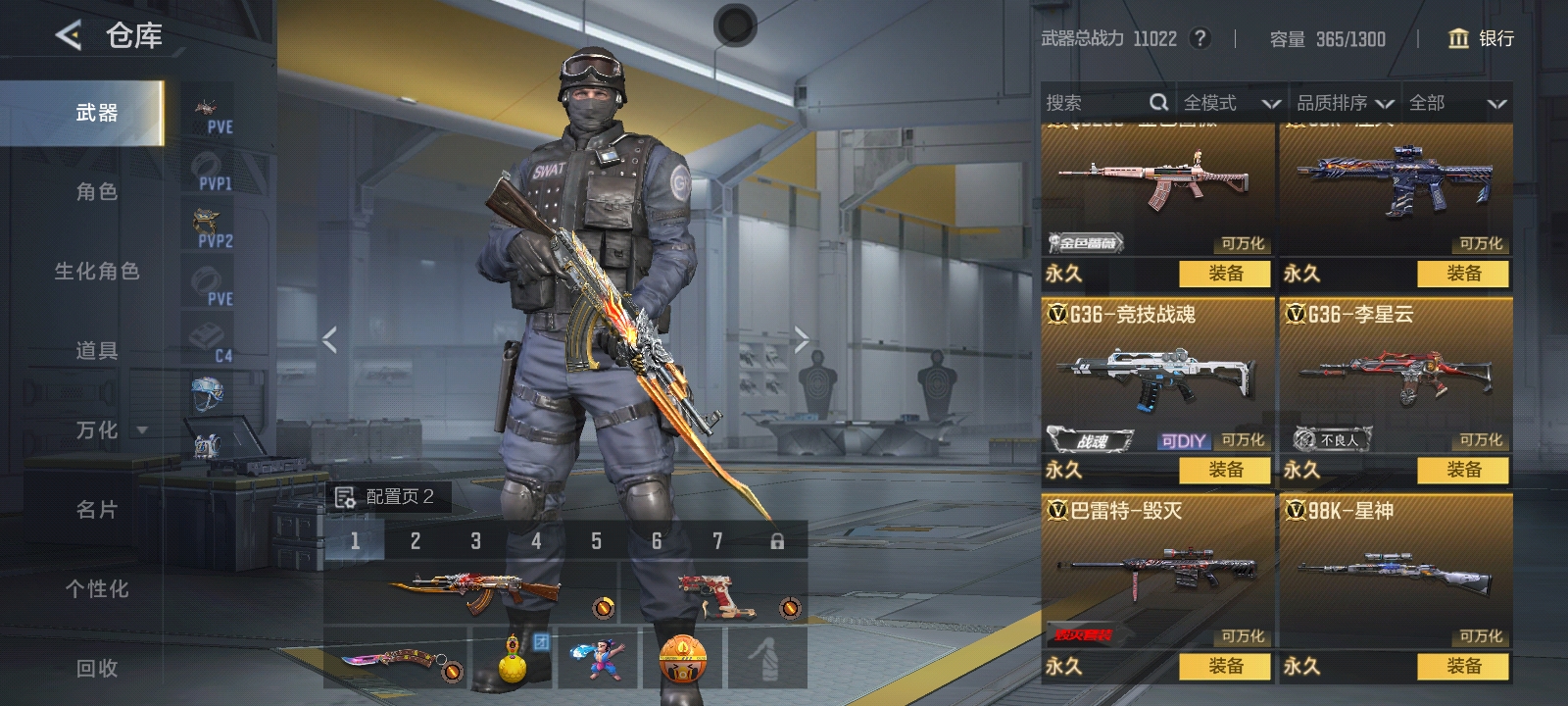Equip the G36-李星云 rifle
Screen dimensions: 1568x706
1463,470
